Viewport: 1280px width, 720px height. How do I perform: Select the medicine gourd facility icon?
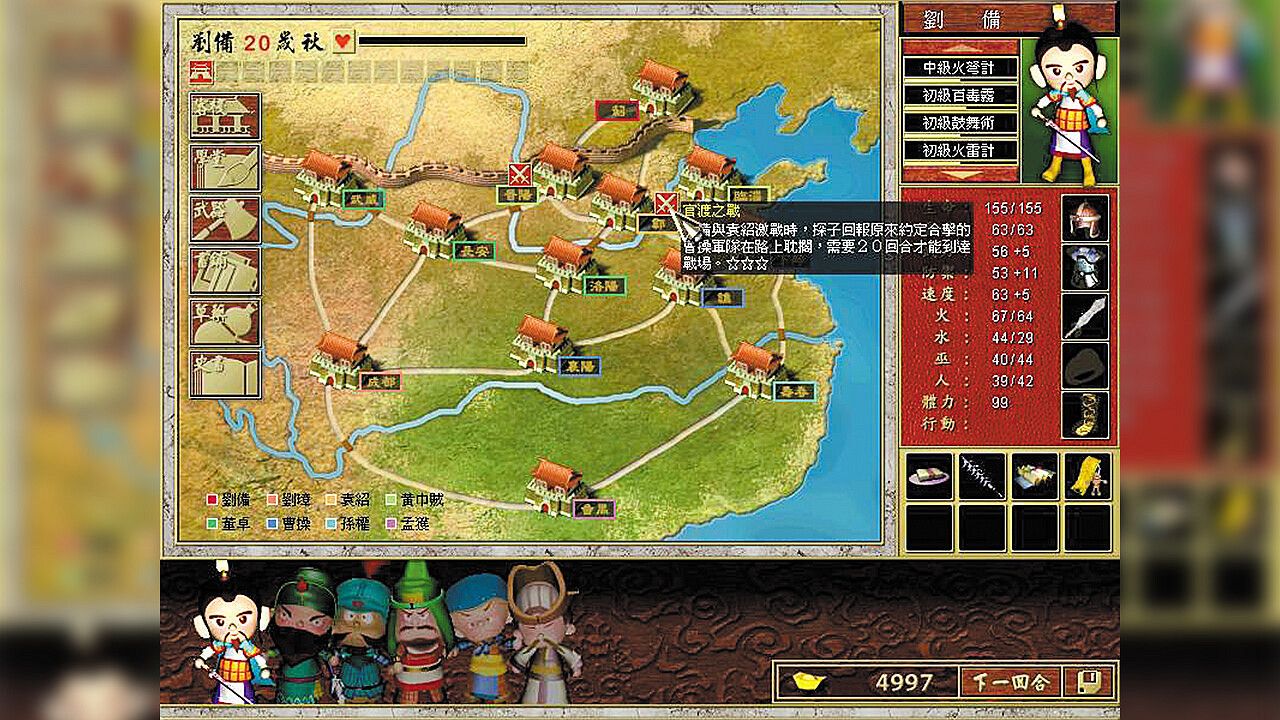225,322
